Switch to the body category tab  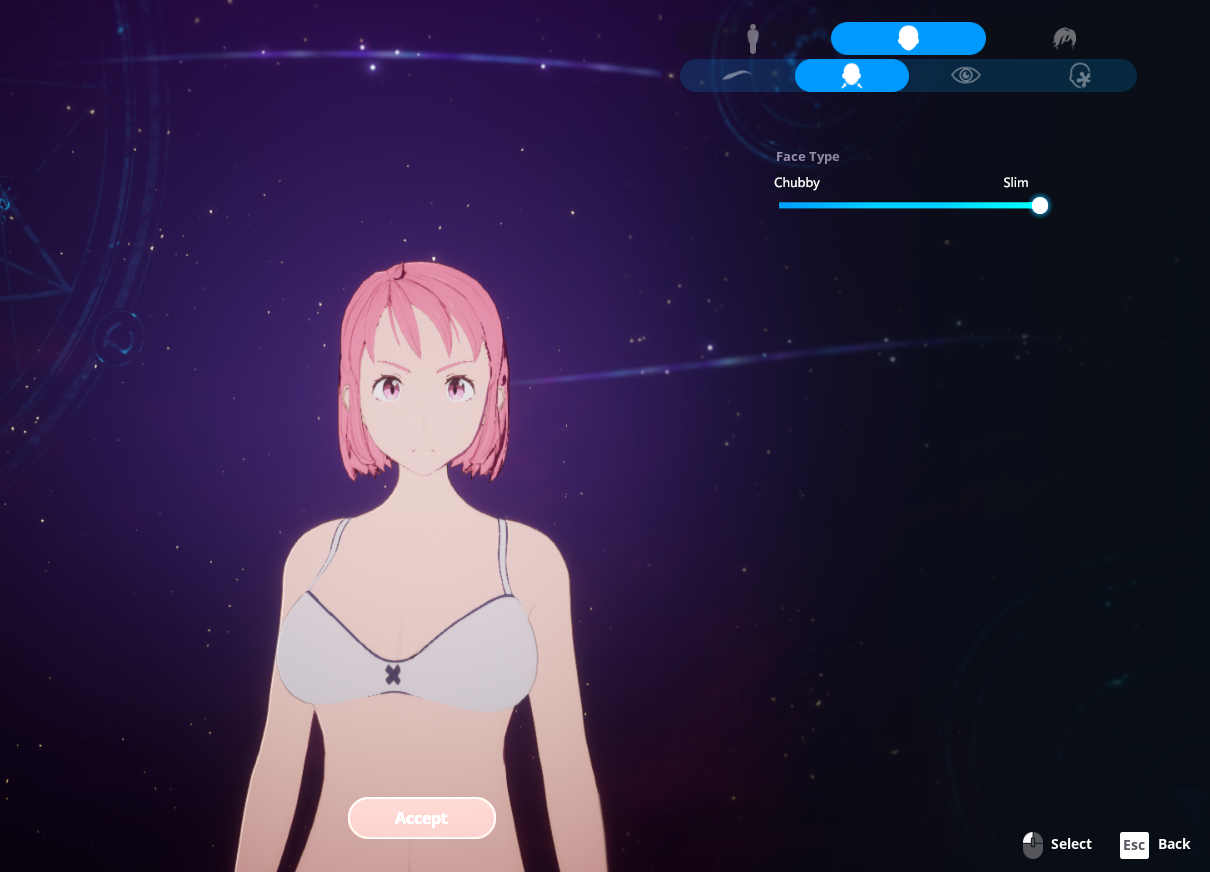click(x=753, y=39)
